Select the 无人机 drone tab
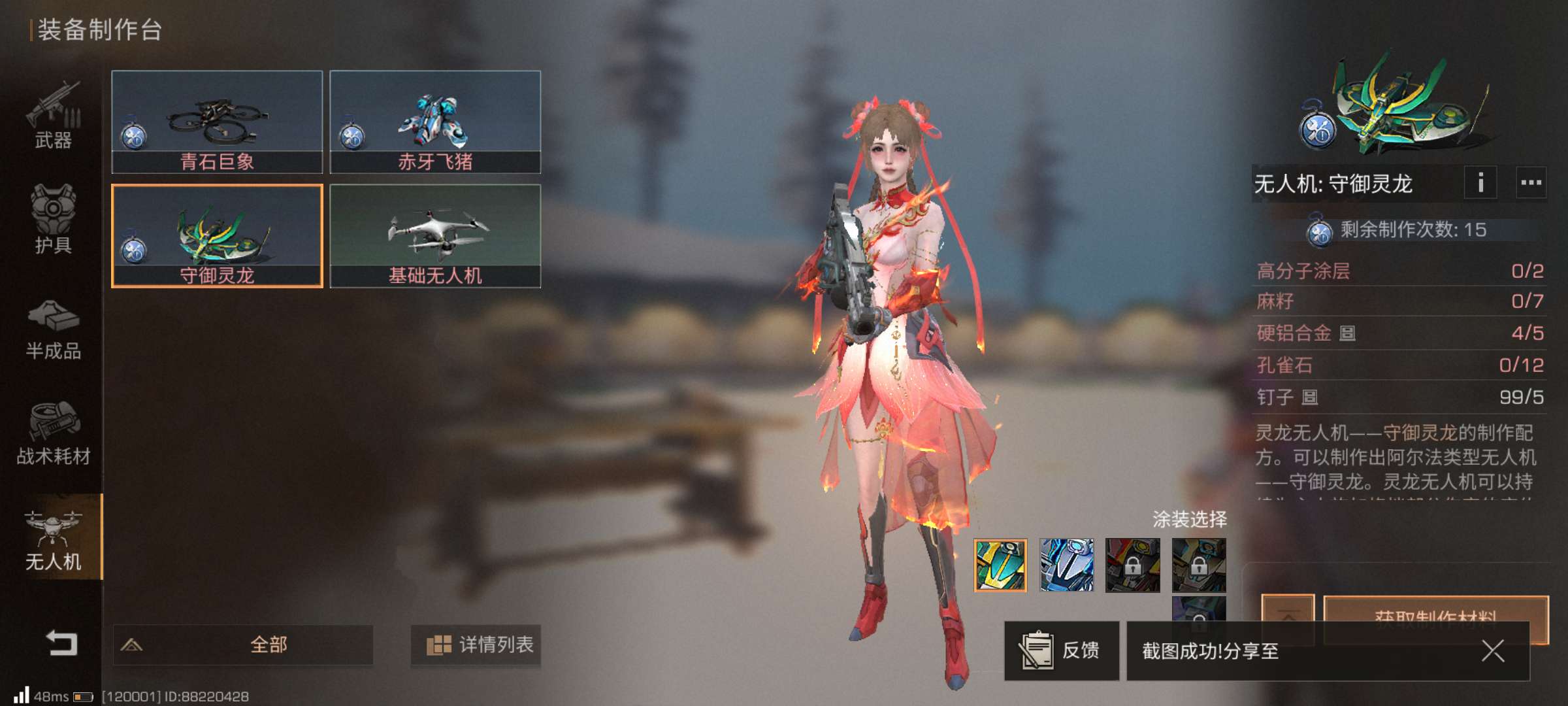This screenshot has height=706, width=1568. (53, 541)
